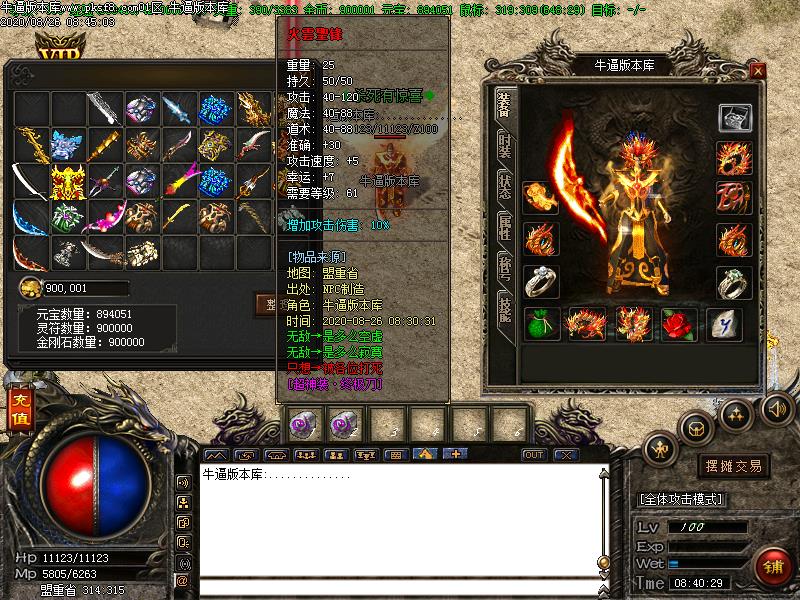This screenshot has width=800, height=600.
Task: Select the green flower item in bag
Action: point(66,217)
